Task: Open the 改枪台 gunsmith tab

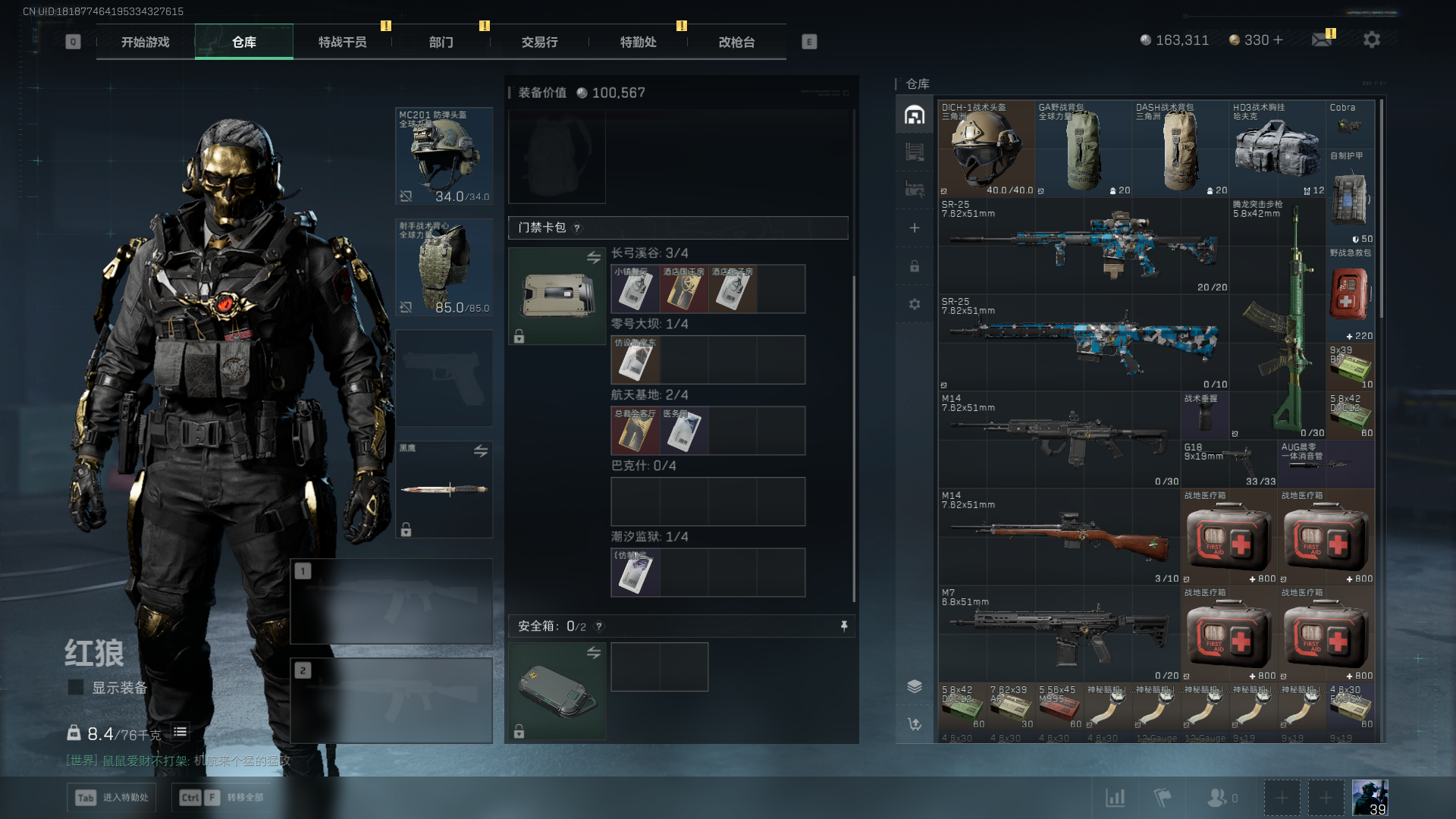Action: click(736, 42)
